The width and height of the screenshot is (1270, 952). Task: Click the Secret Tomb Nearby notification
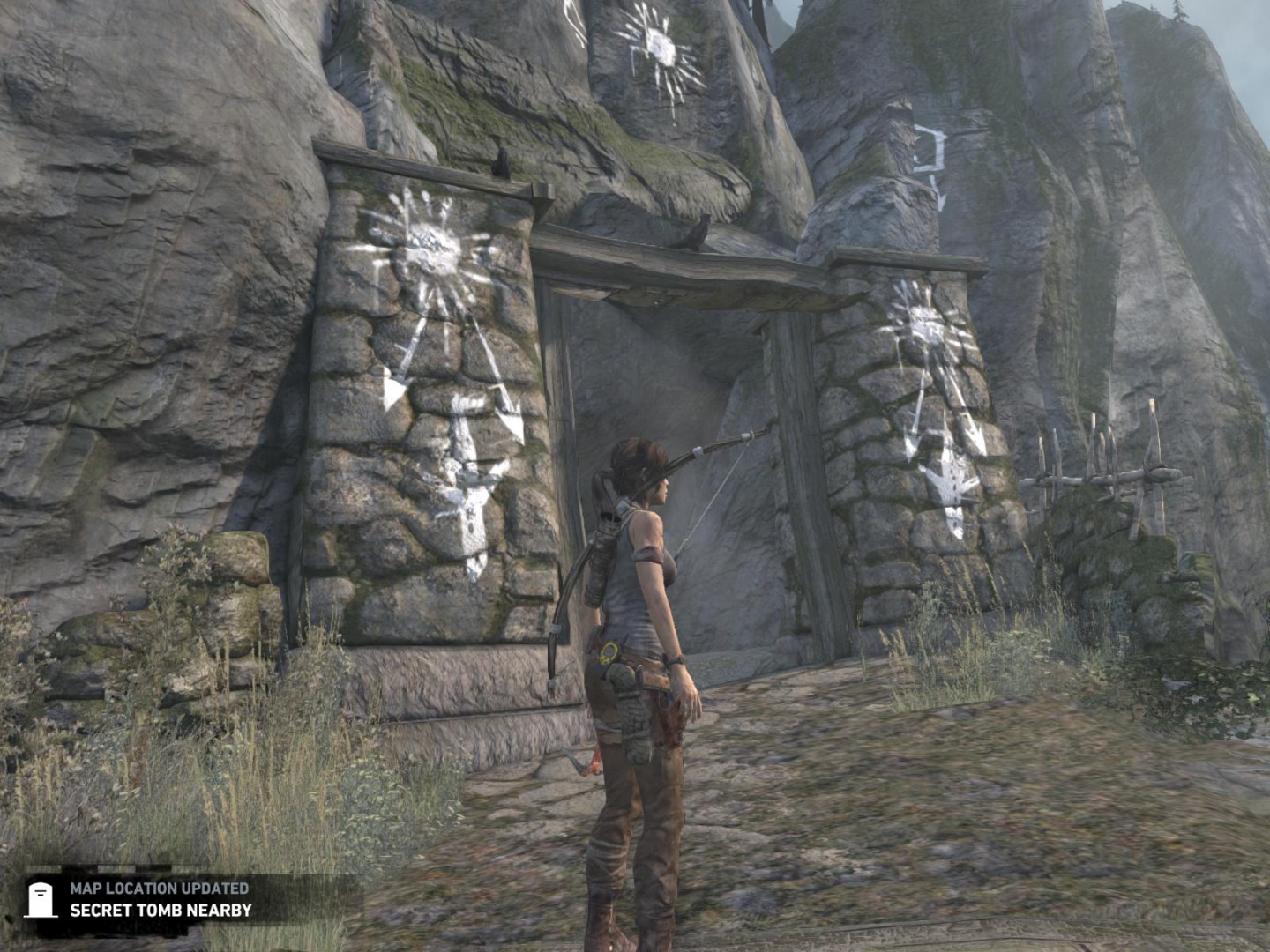(161, 910)
